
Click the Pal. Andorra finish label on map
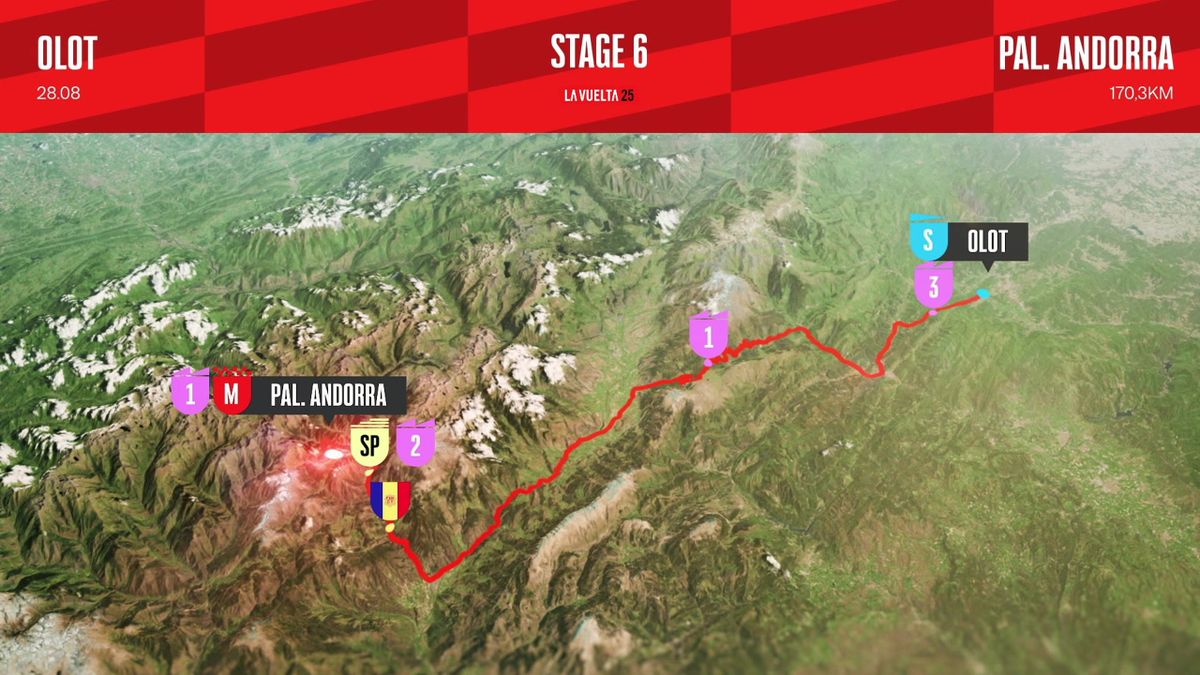[328, 395]
